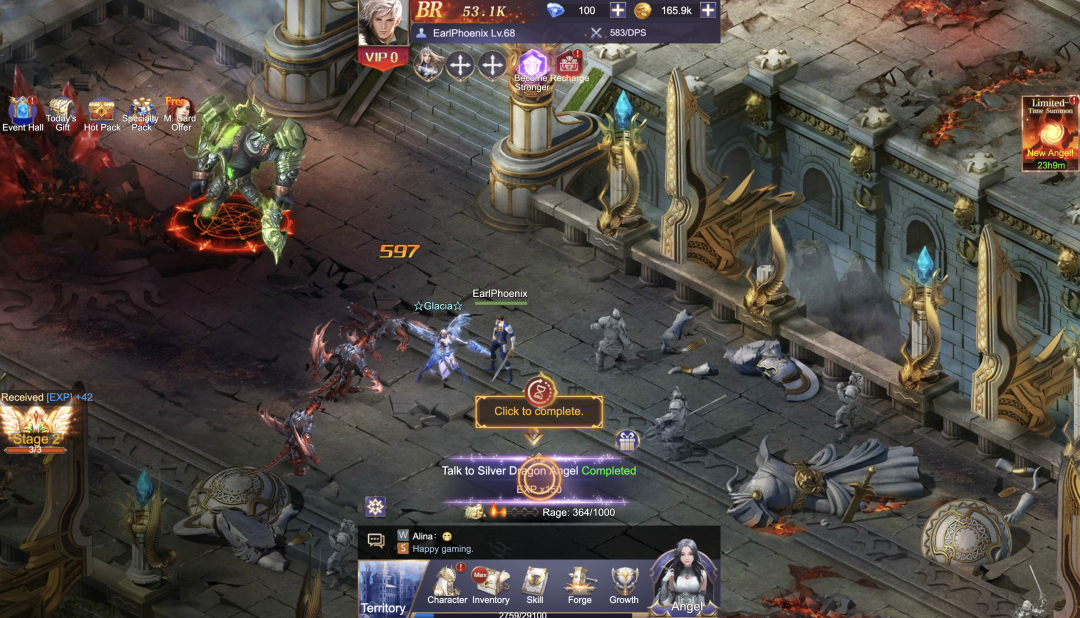Open the Forge menu

[x=579, y=585]
